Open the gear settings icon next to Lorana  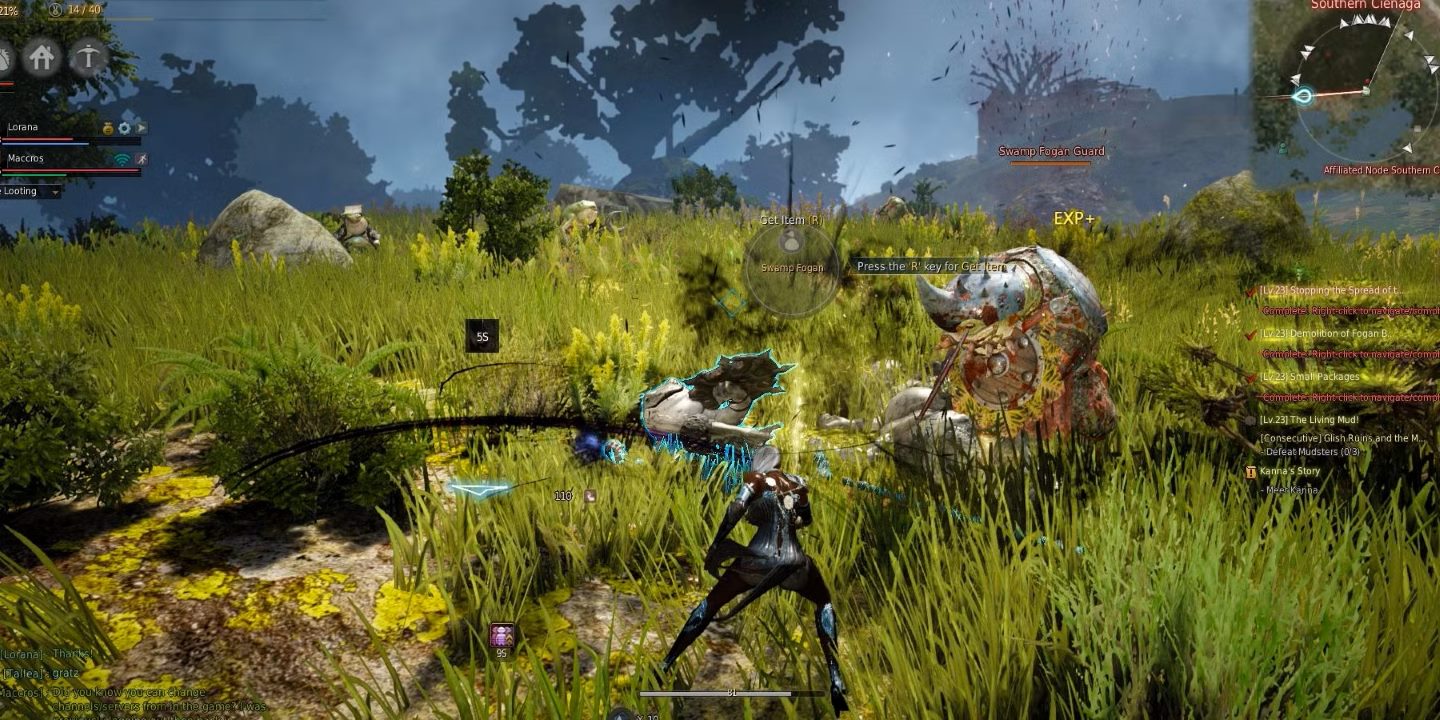(x=124, y=128)
